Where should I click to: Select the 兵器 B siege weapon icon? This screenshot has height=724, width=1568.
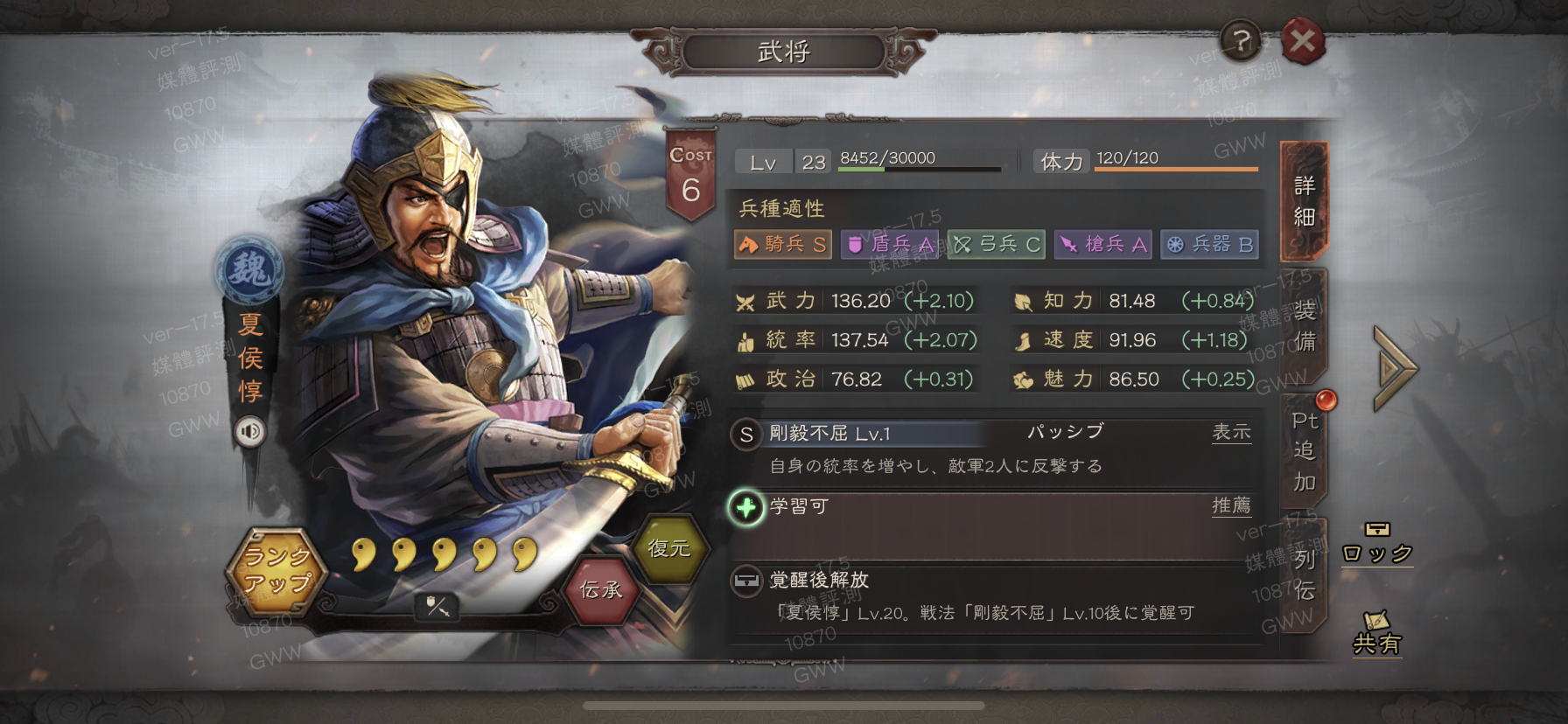[1209, 244]
